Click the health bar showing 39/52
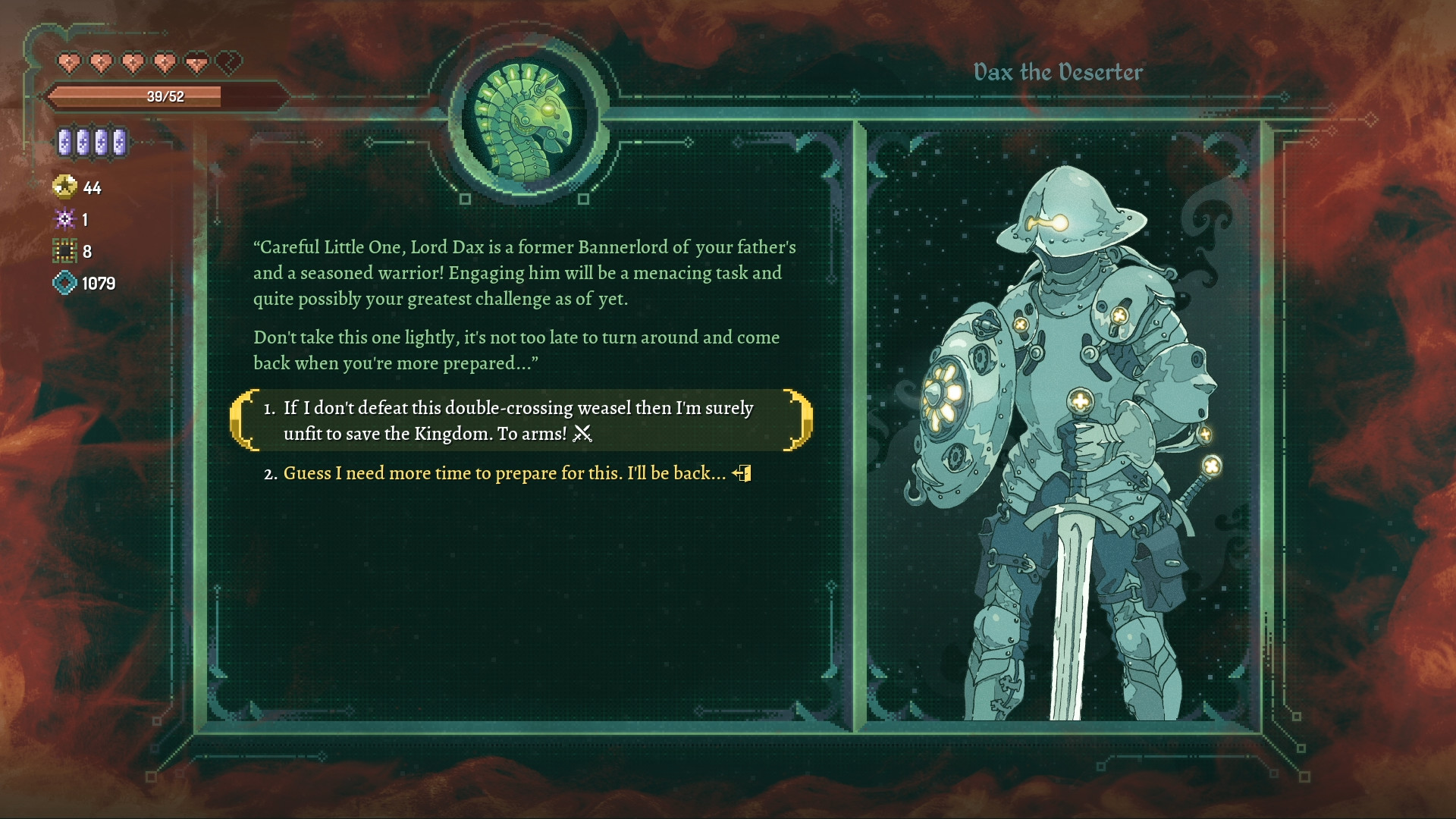1456x819 pixels. click(163, 96)
